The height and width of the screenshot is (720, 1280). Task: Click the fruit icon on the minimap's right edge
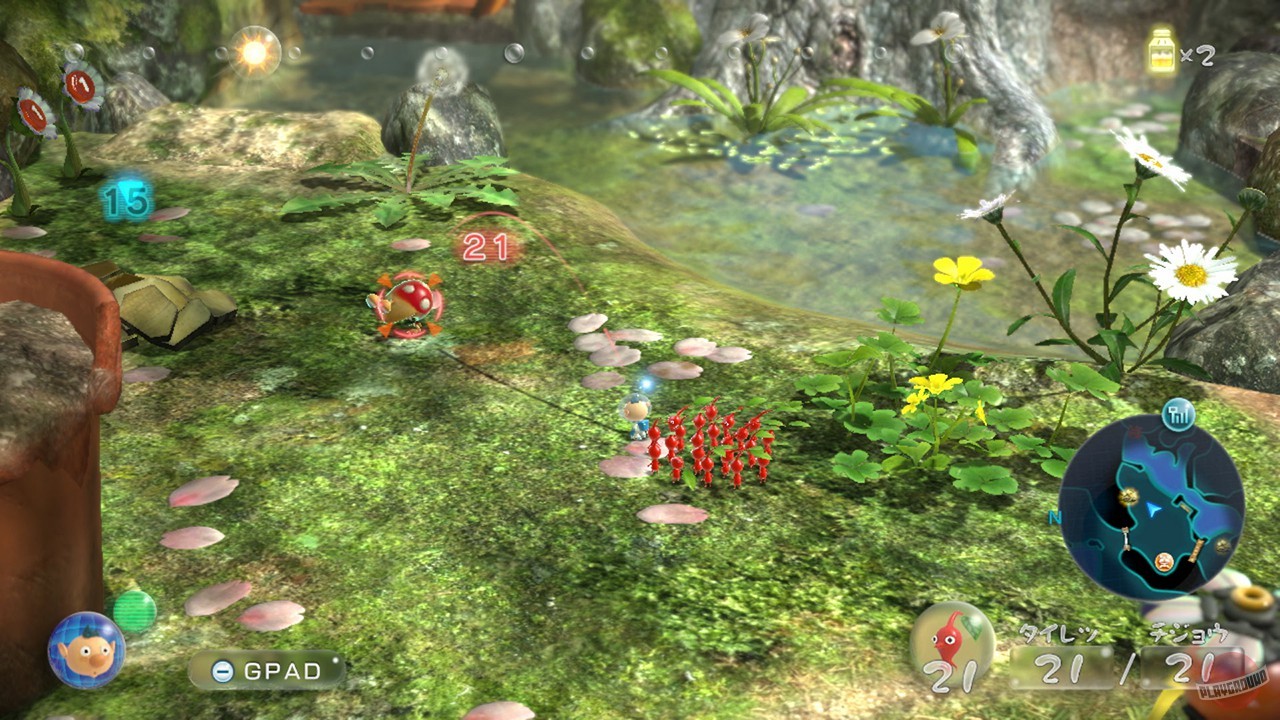pyautogui.click(x=1222, y=545)
